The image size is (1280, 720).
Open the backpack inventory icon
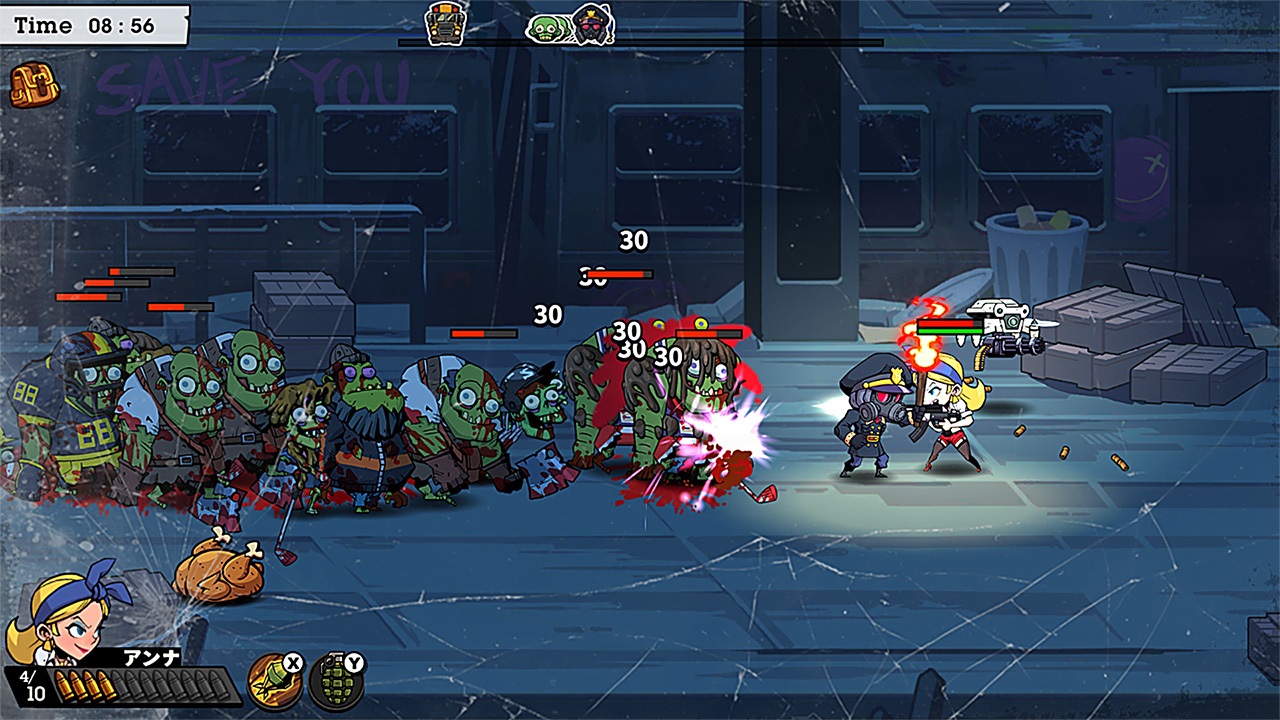click(35, 86)
